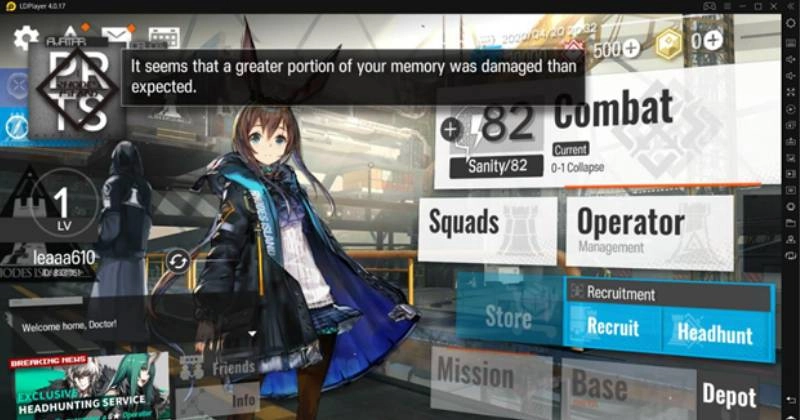Open the Mission menu
The image size is (800, 420).
pyautogui.click(x=474, y=377)
